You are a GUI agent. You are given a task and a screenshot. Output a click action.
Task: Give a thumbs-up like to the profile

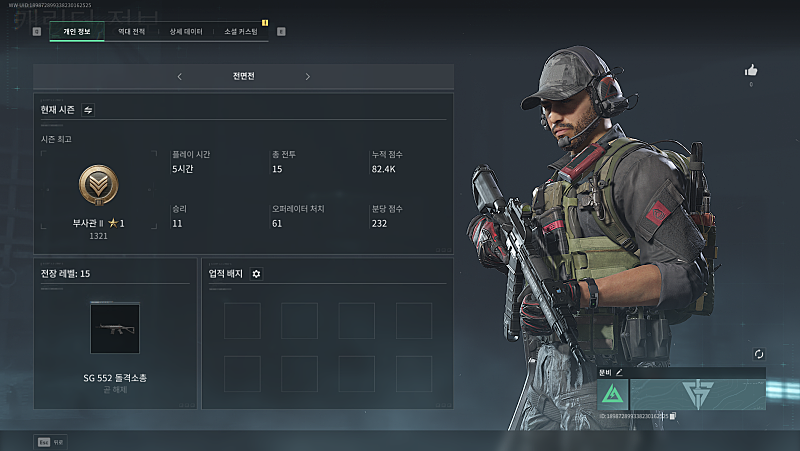pos(751,70)
